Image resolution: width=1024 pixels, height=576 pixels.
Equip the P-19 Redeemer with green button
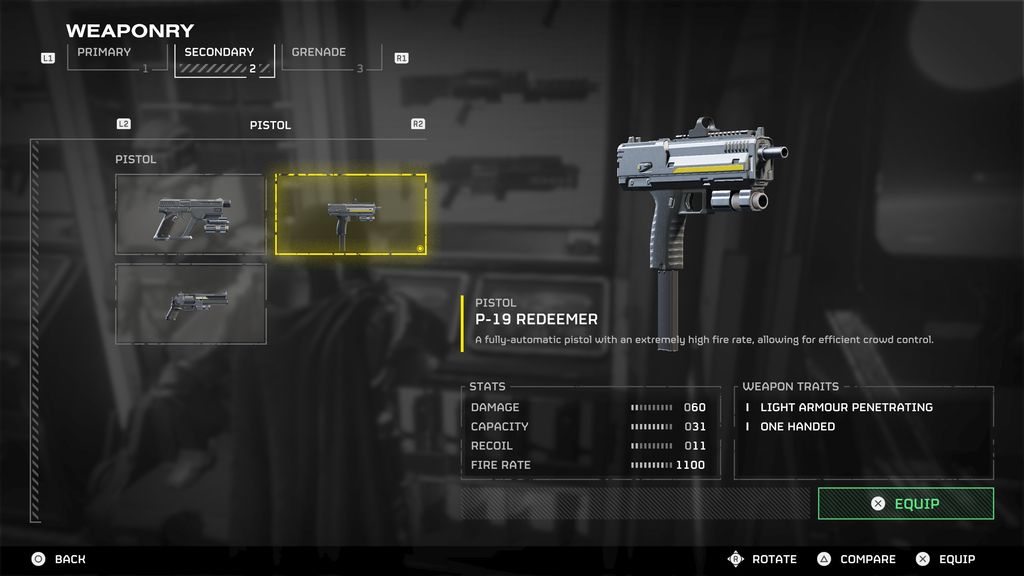pyautogui.click(x=905, y=504)
